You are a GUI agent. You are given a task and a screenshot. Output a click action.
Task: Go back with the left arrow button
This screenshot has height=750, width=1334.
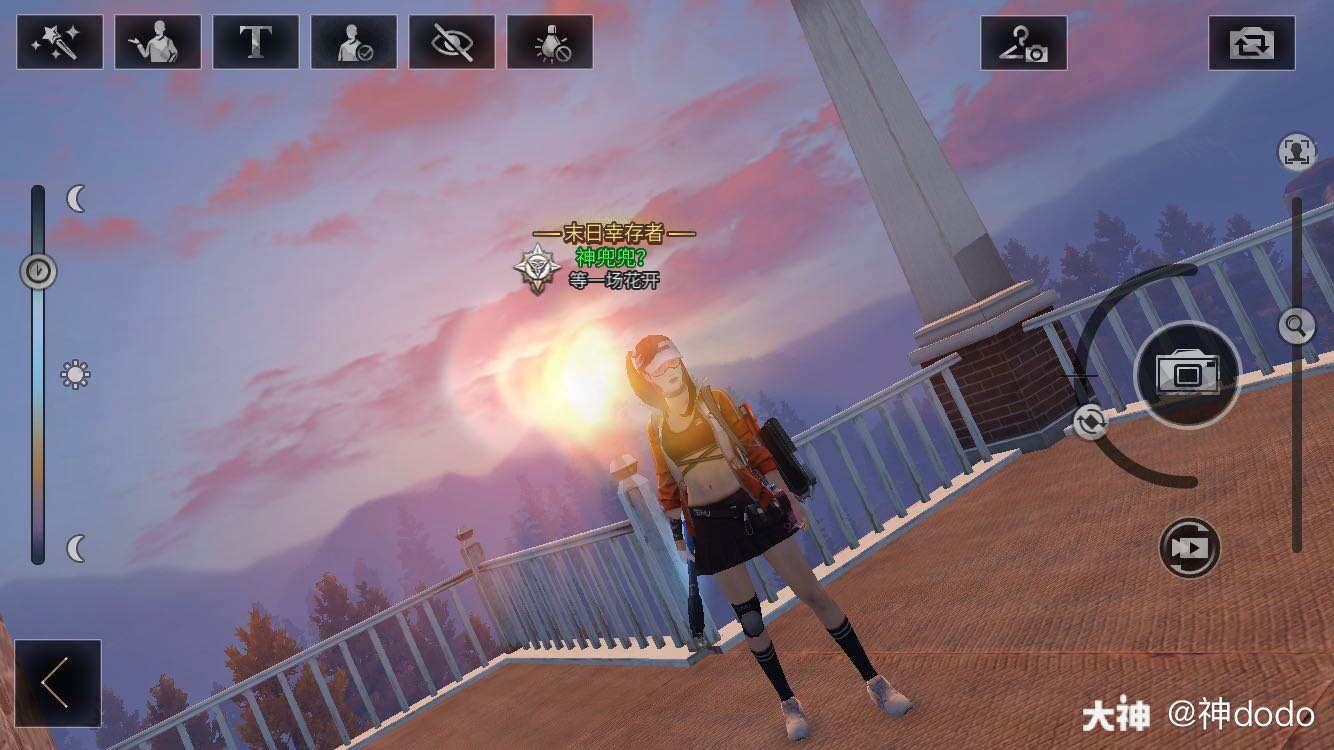(x=57, y=683)
